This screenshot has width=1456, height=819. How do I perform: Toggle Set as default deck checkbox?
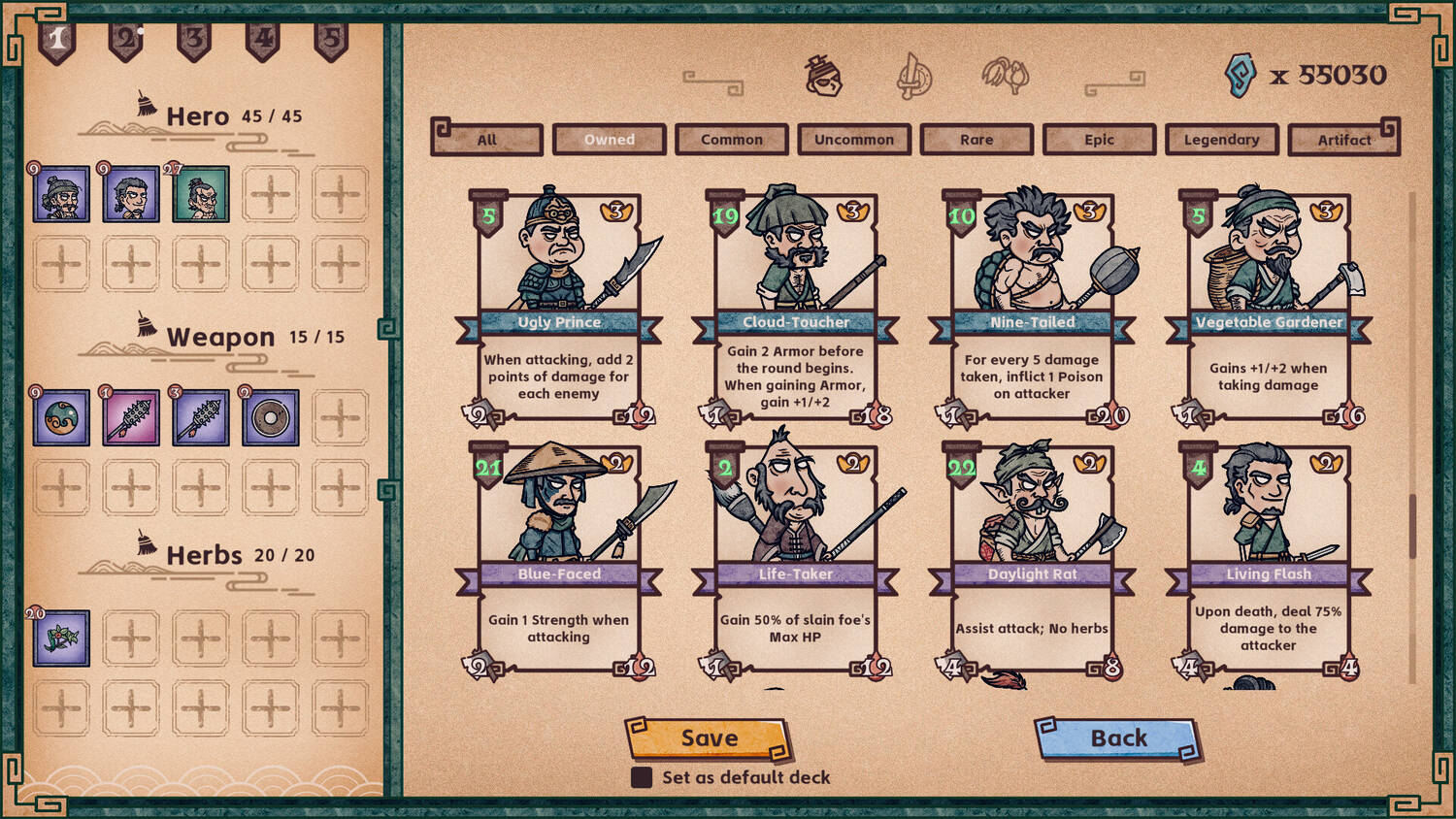(642, 777)
